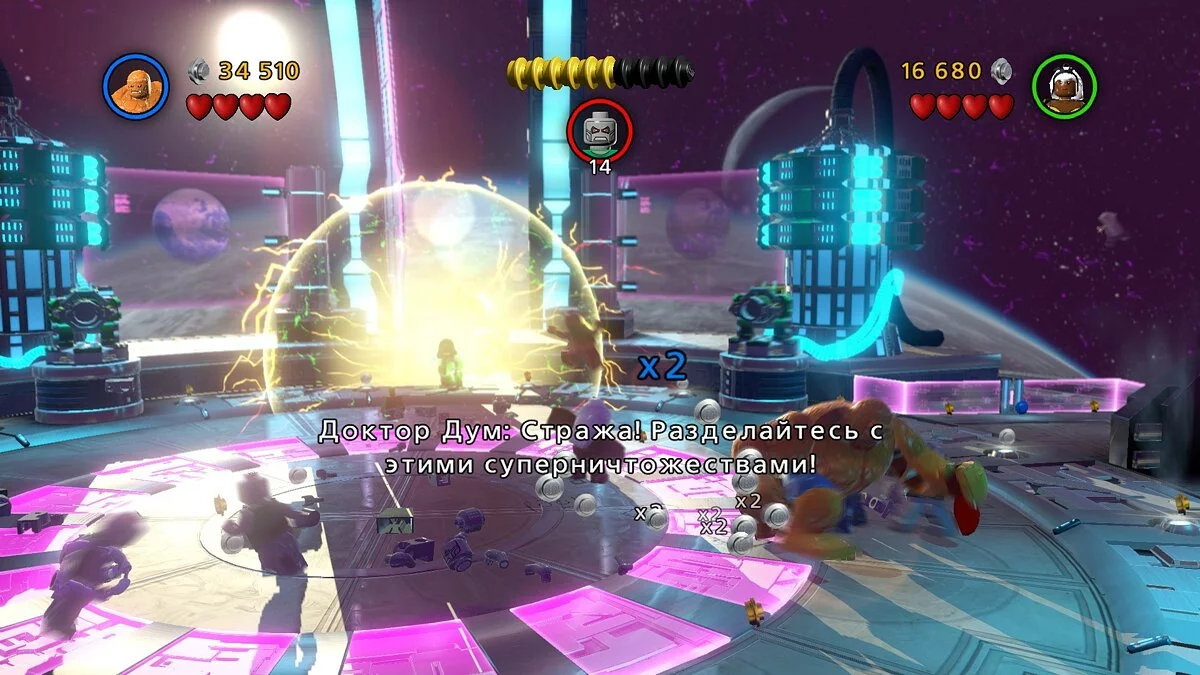Click the Doctor Doom boss target icon
Image resolution: width=1200 pixels, height=675 pixels.
point(599,130)
